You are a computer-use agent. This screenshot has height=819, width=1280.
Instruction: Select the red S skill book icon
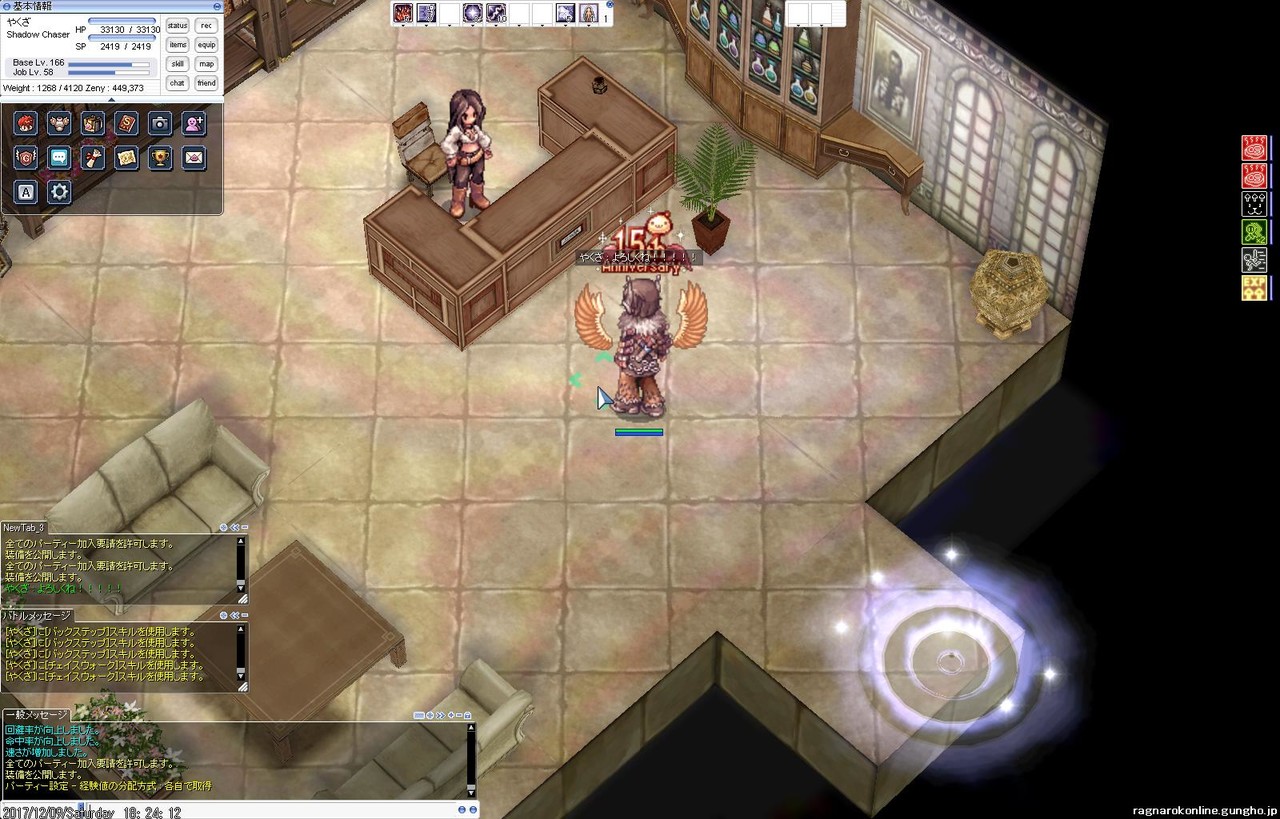pyautogui.click(x=126, y=123)
